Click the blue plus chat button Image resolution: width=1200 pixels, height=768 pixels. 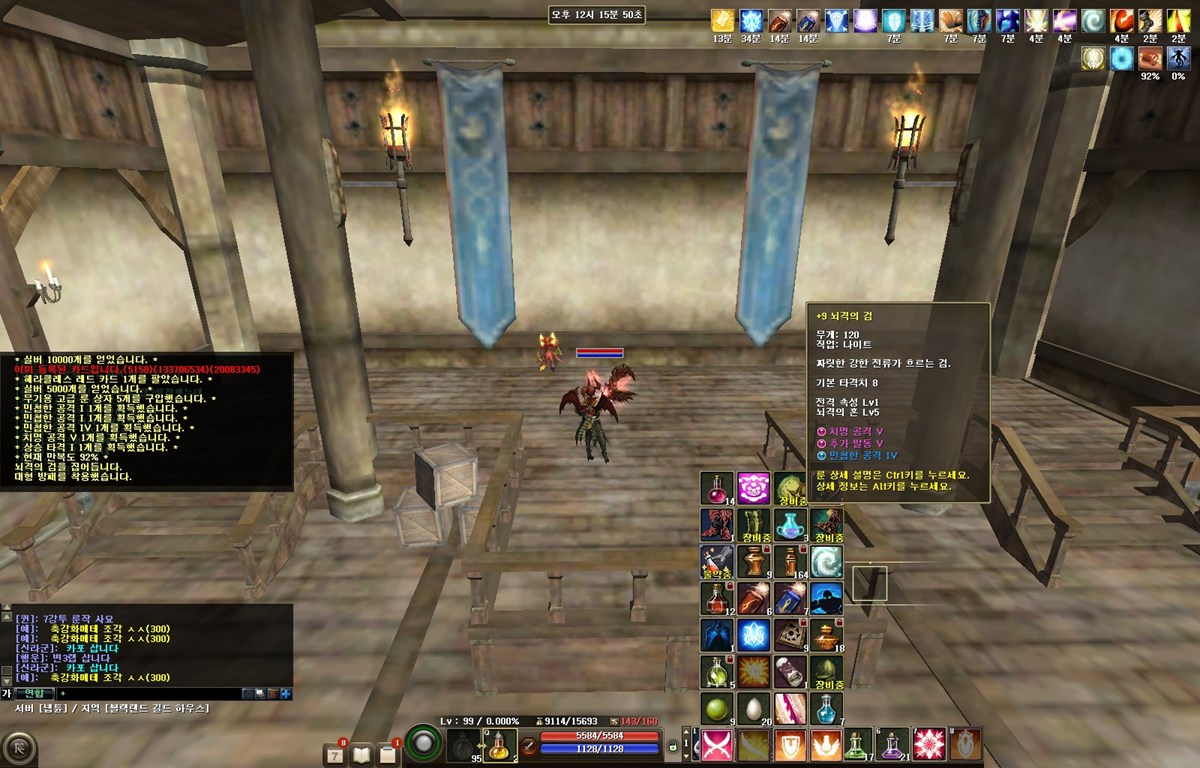coord(286,693)
